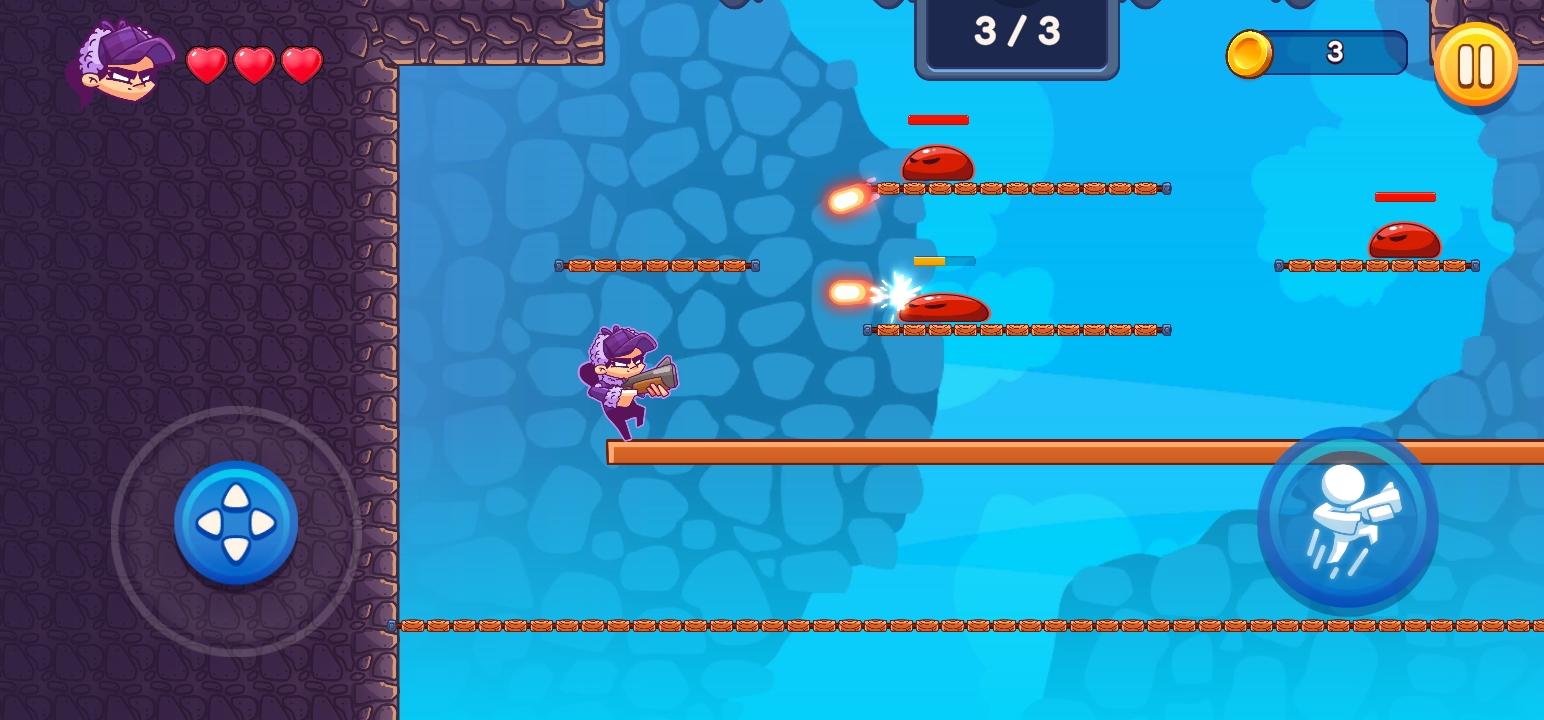
Task: Select the first heart icon
Action: coord(207,63)
